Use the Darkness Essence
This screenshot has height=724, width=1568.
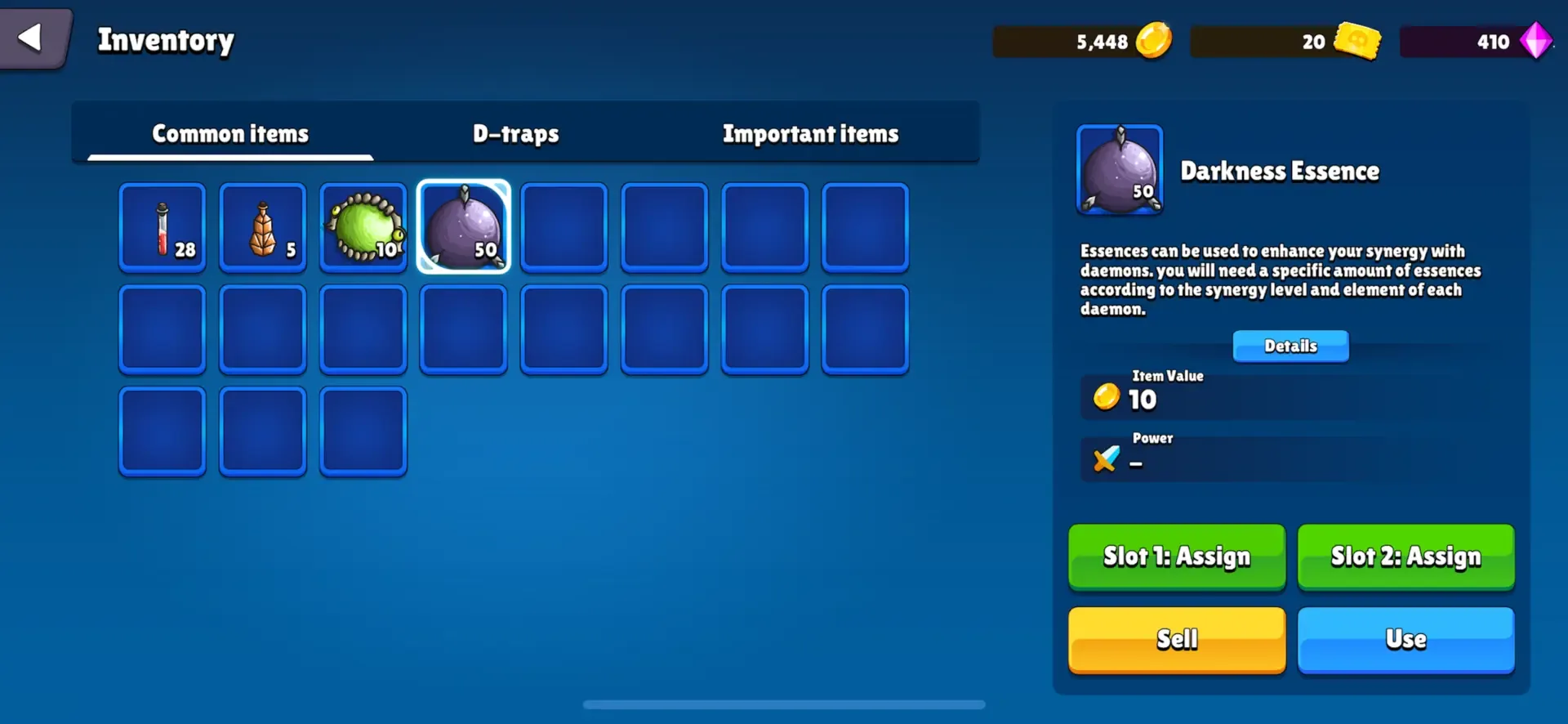pos(1406,640)
